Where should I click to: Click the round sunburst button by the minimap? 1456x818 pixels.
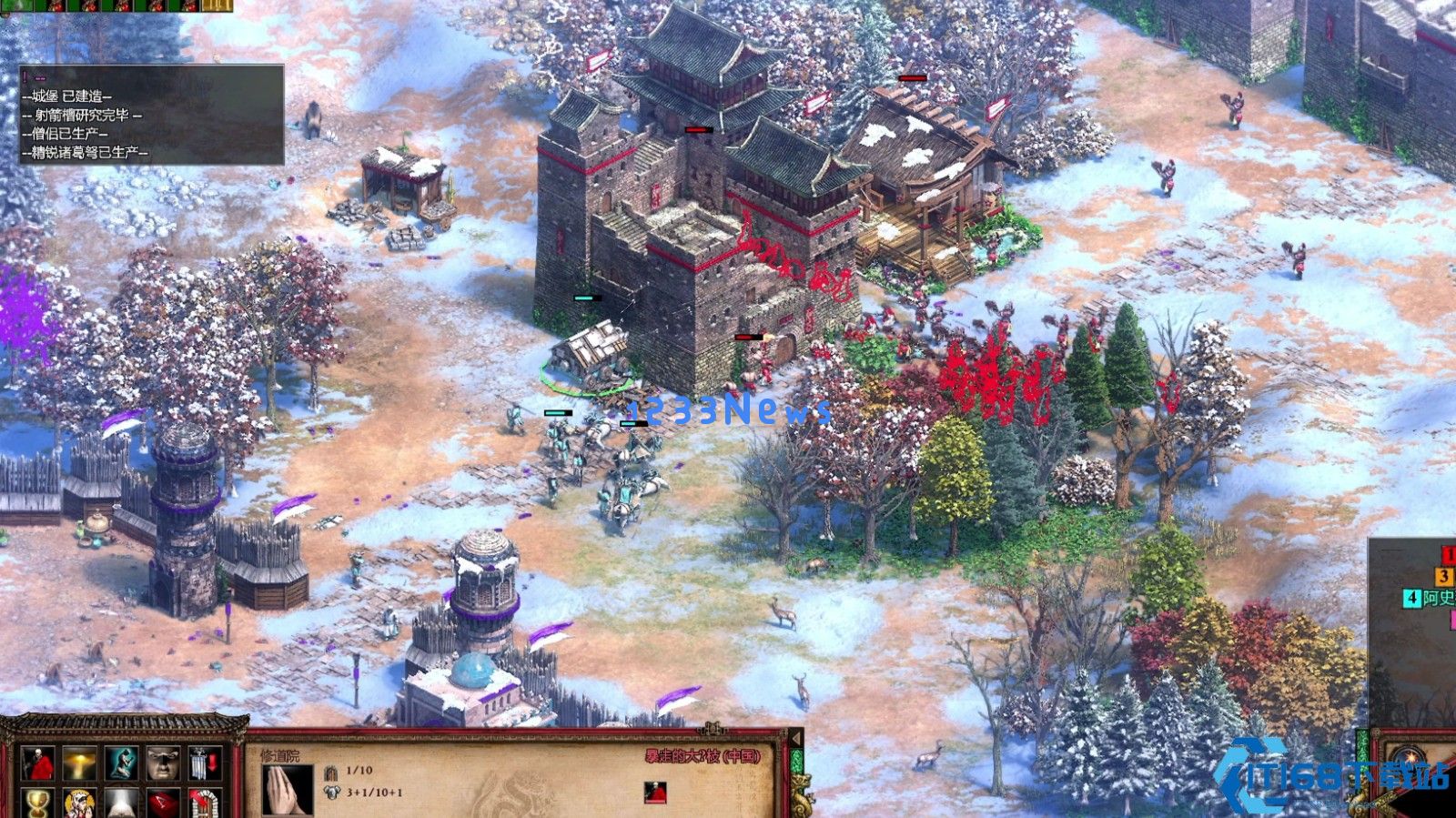click(x=1411, y=757)
